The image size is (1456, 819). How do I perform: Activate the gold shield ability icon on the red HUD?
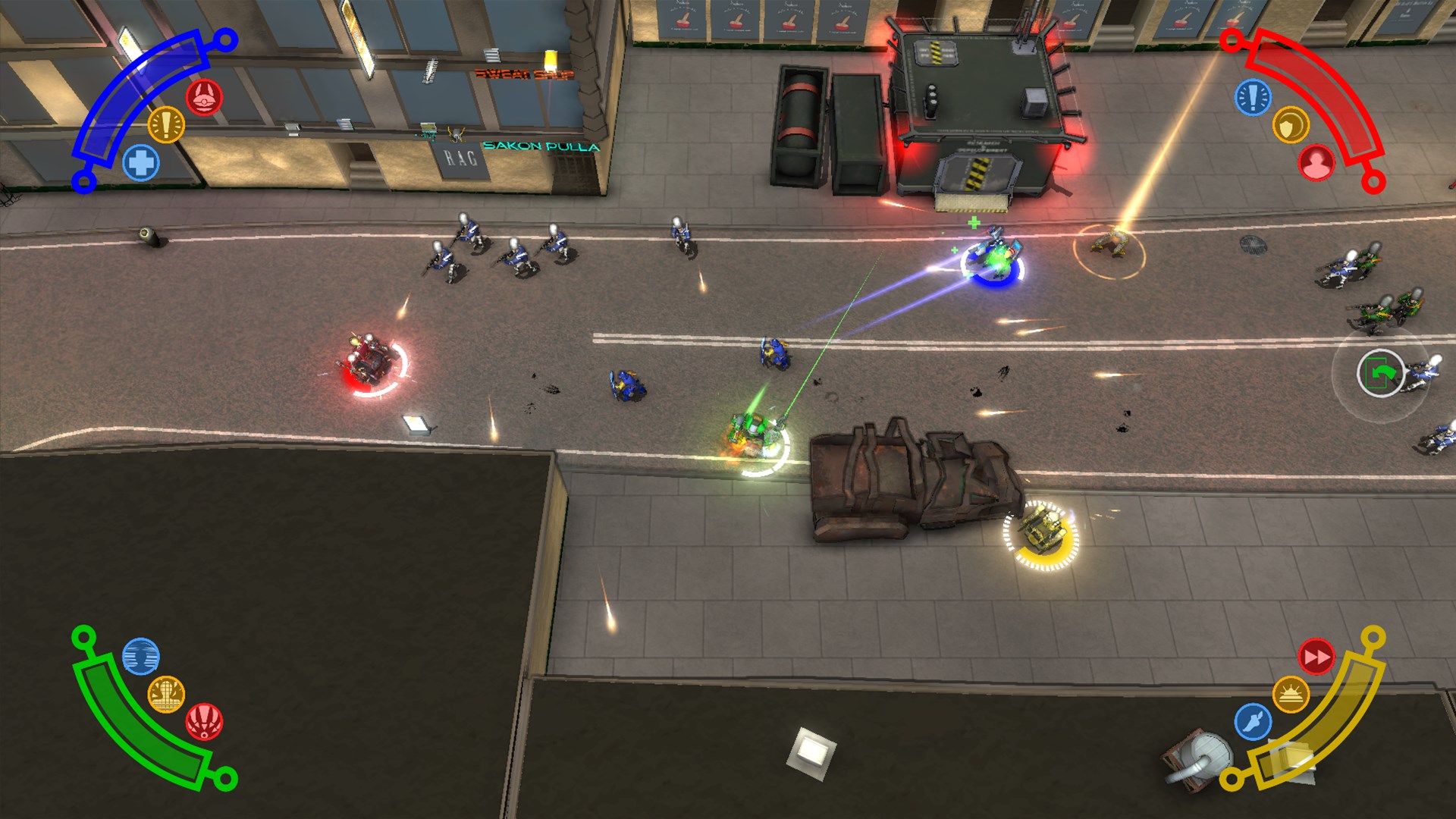coord(1292,124)
